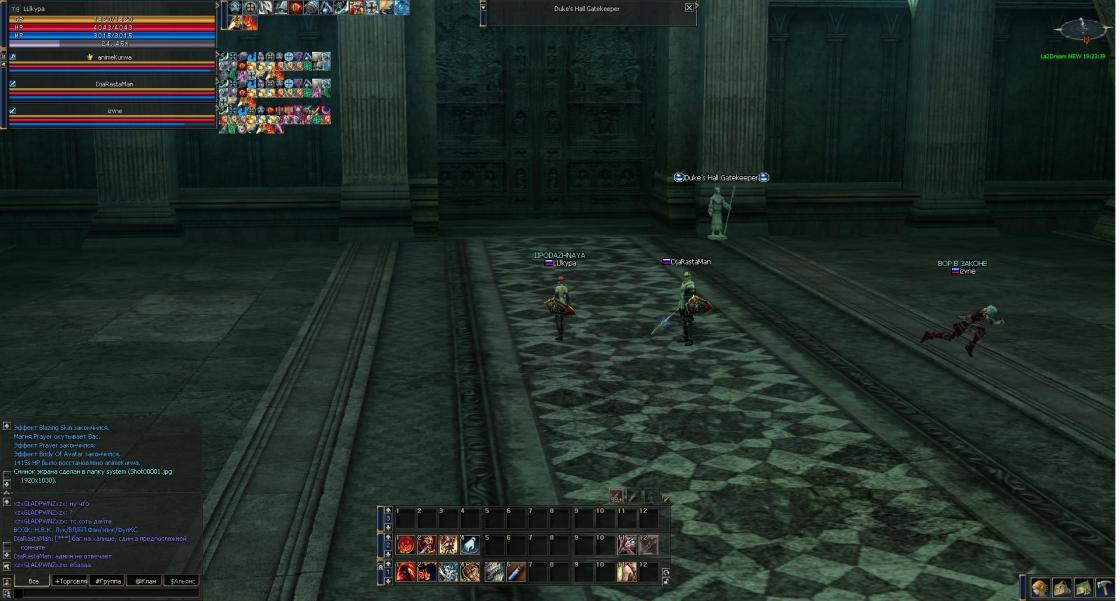This screenshot has height=601, width=1120.
Task: Open the +Торговля trade chat tab
Action: 70,581
